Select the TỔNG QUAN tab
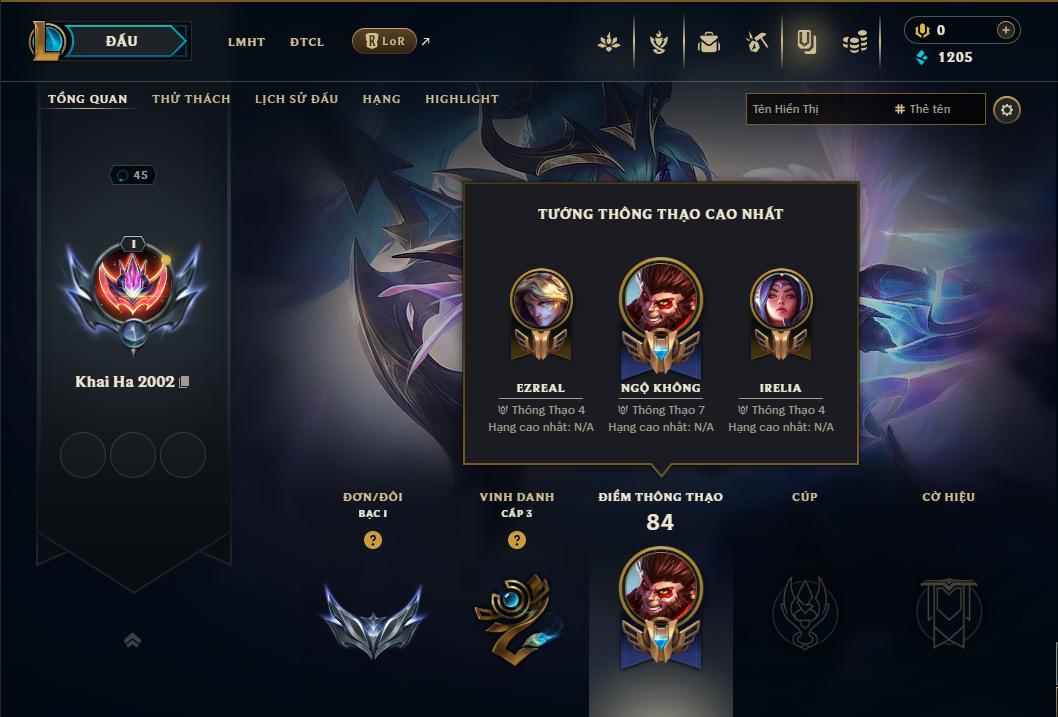Viewport: 1058px width, 717px height. point(88,99)
